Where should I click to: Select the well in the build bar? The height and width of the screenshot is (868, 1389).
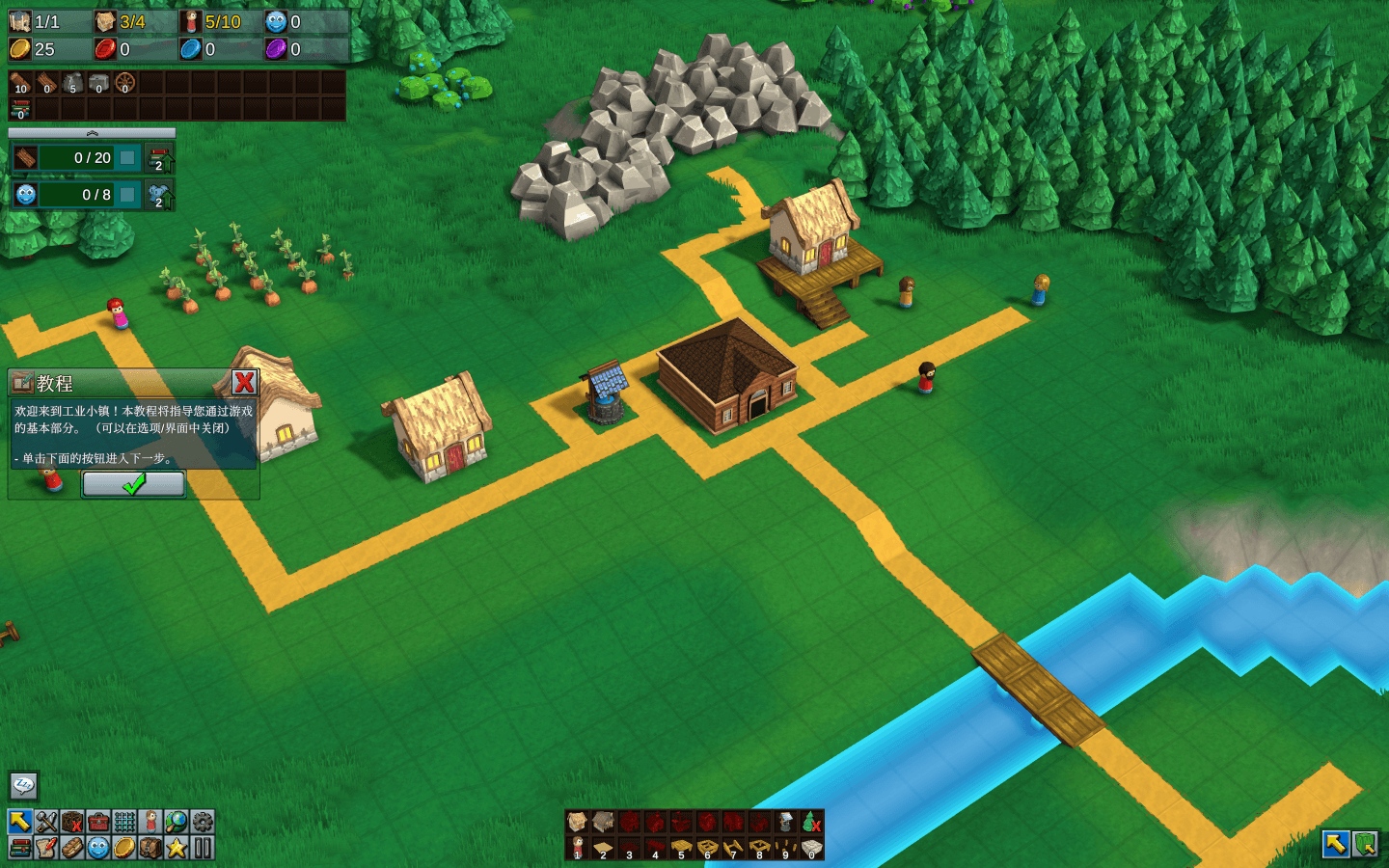[x=785, y=822]
